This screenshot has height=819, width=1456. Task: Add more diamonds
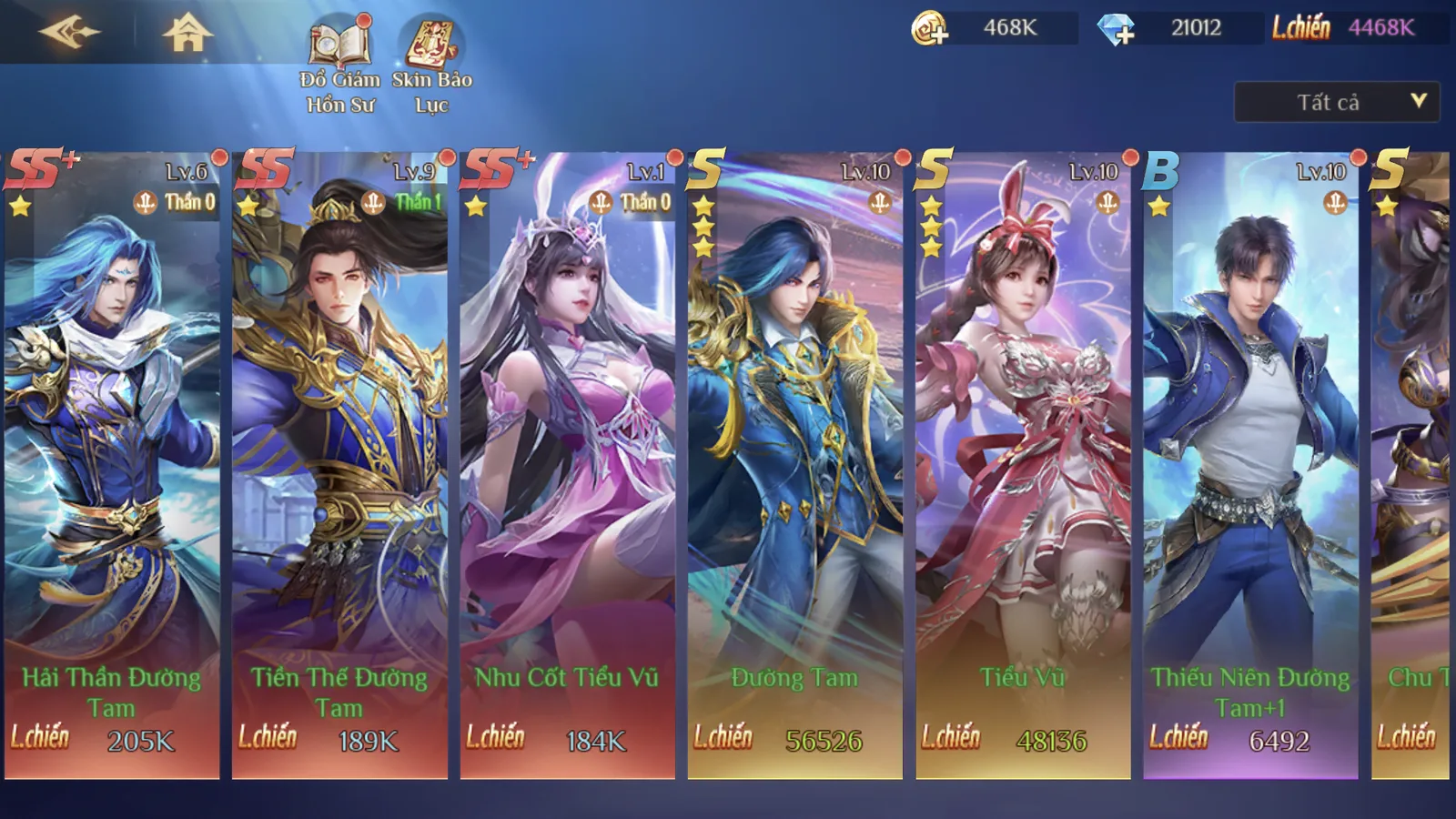click(1117, 29)
